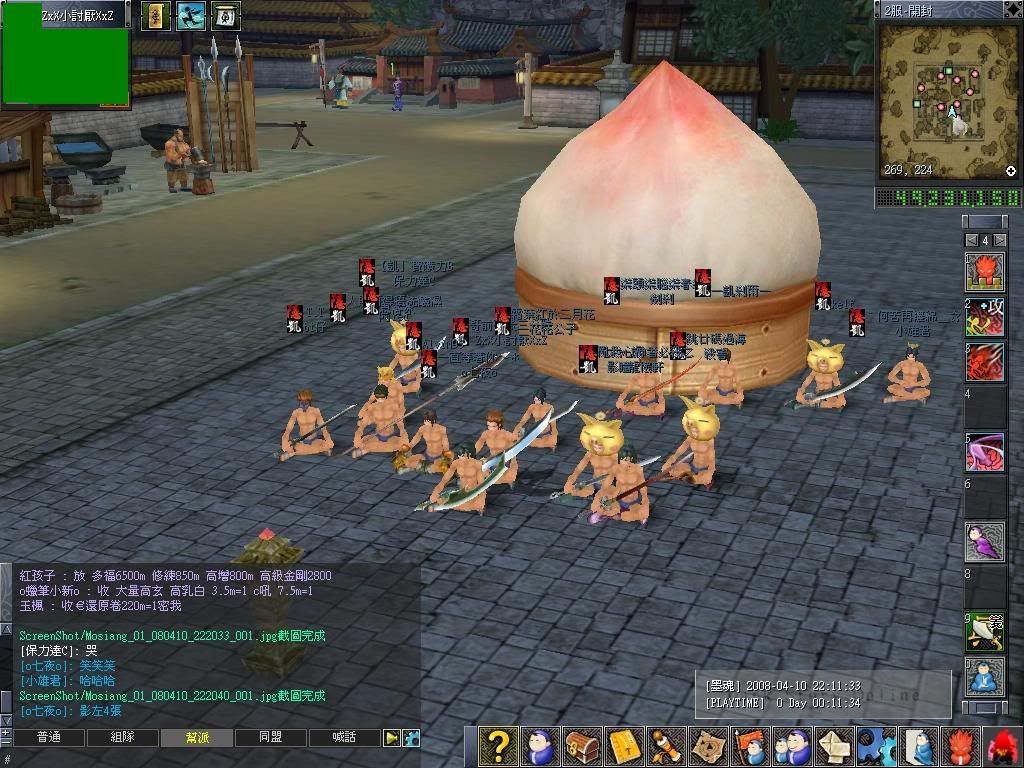Switch to the 同盟 chat tab
1024x768 pixels.
click(271, 738)
